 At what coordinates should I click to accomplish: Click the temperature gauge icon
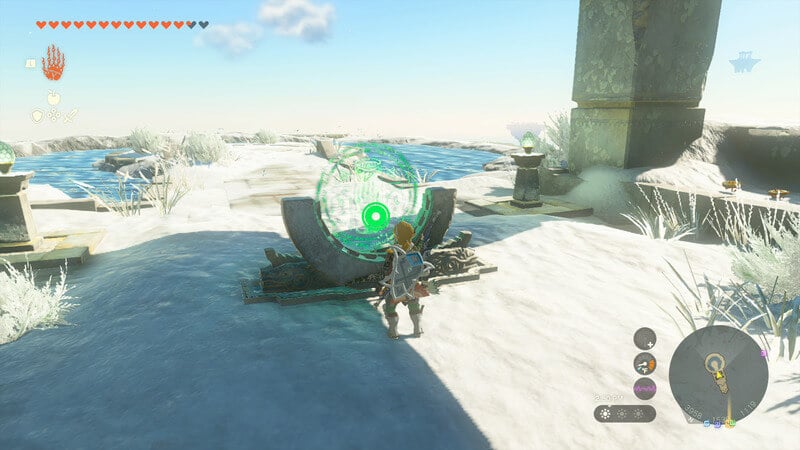tap(645, 364)
